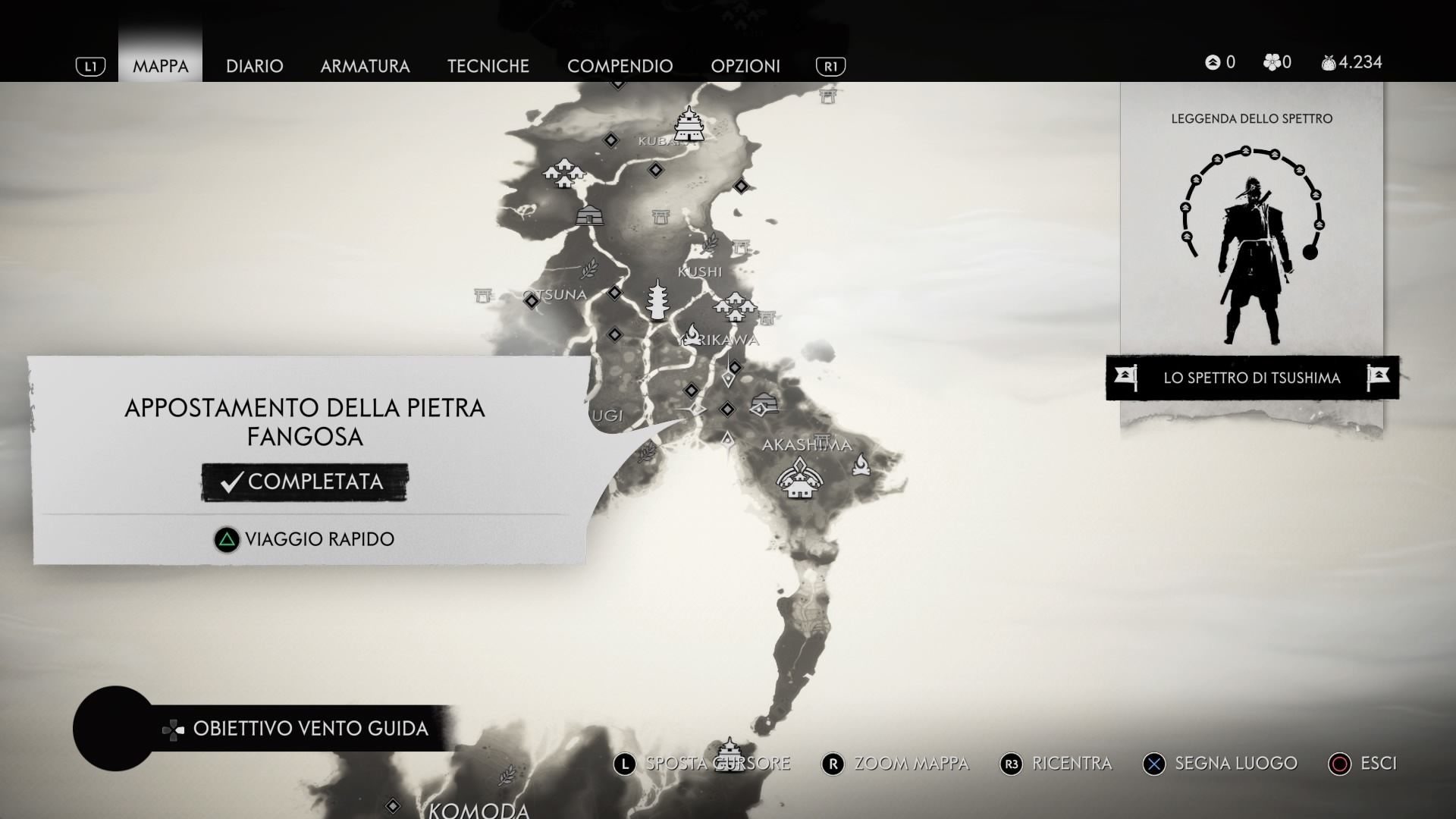Screen dimensions: 1456x819
Task: Click the pagoda marker near Kushi
Action: point(657,300)
